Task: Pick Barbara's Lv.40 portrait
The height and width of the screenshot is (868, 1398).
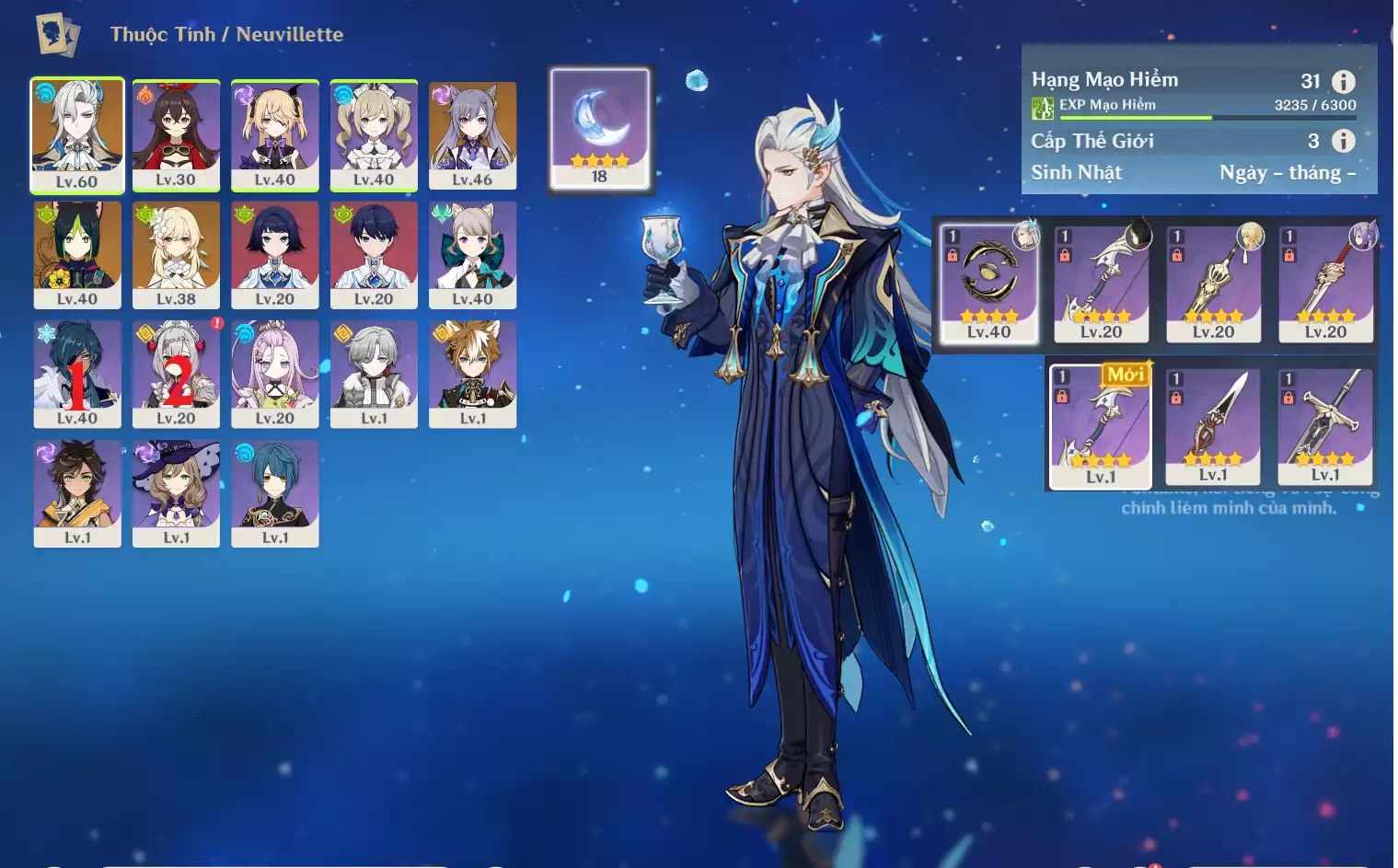Action: (374, 134)
